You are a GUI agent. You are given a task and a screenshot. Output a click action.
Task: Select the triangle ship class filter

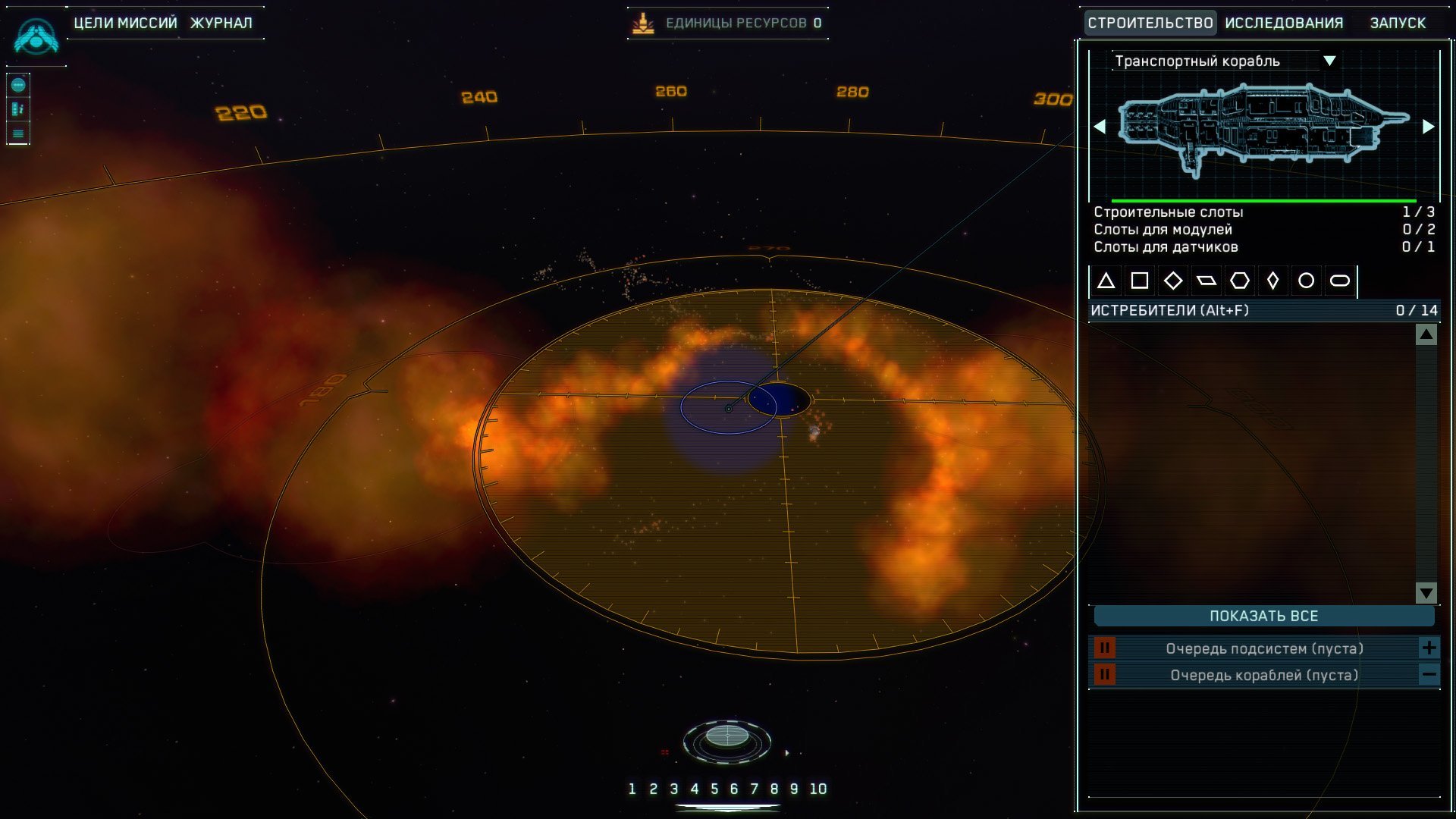click(x=1106, y=281)
